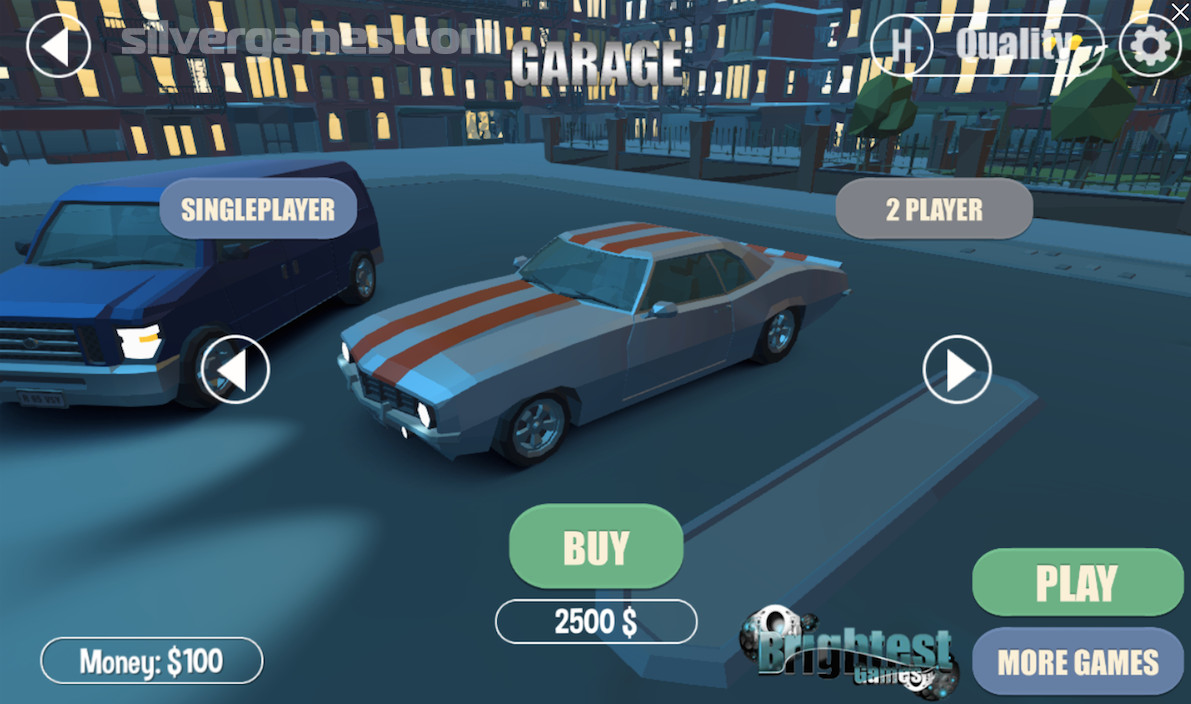Go back using the top-left arrow

[58, 45]
